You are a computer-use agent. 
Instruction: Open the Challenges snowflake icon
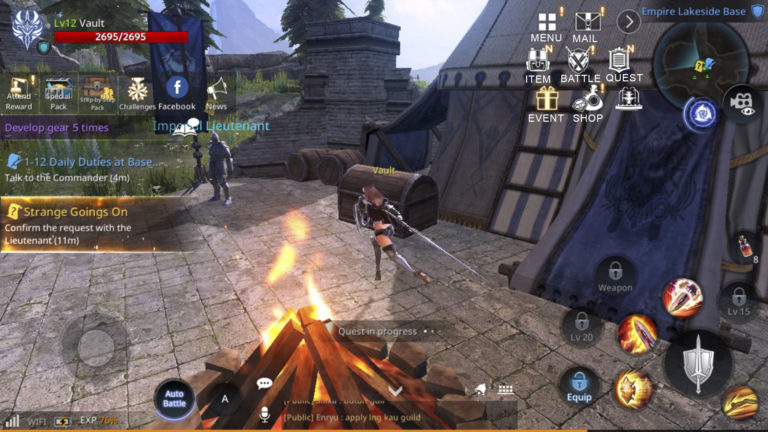tap(137, 91)
